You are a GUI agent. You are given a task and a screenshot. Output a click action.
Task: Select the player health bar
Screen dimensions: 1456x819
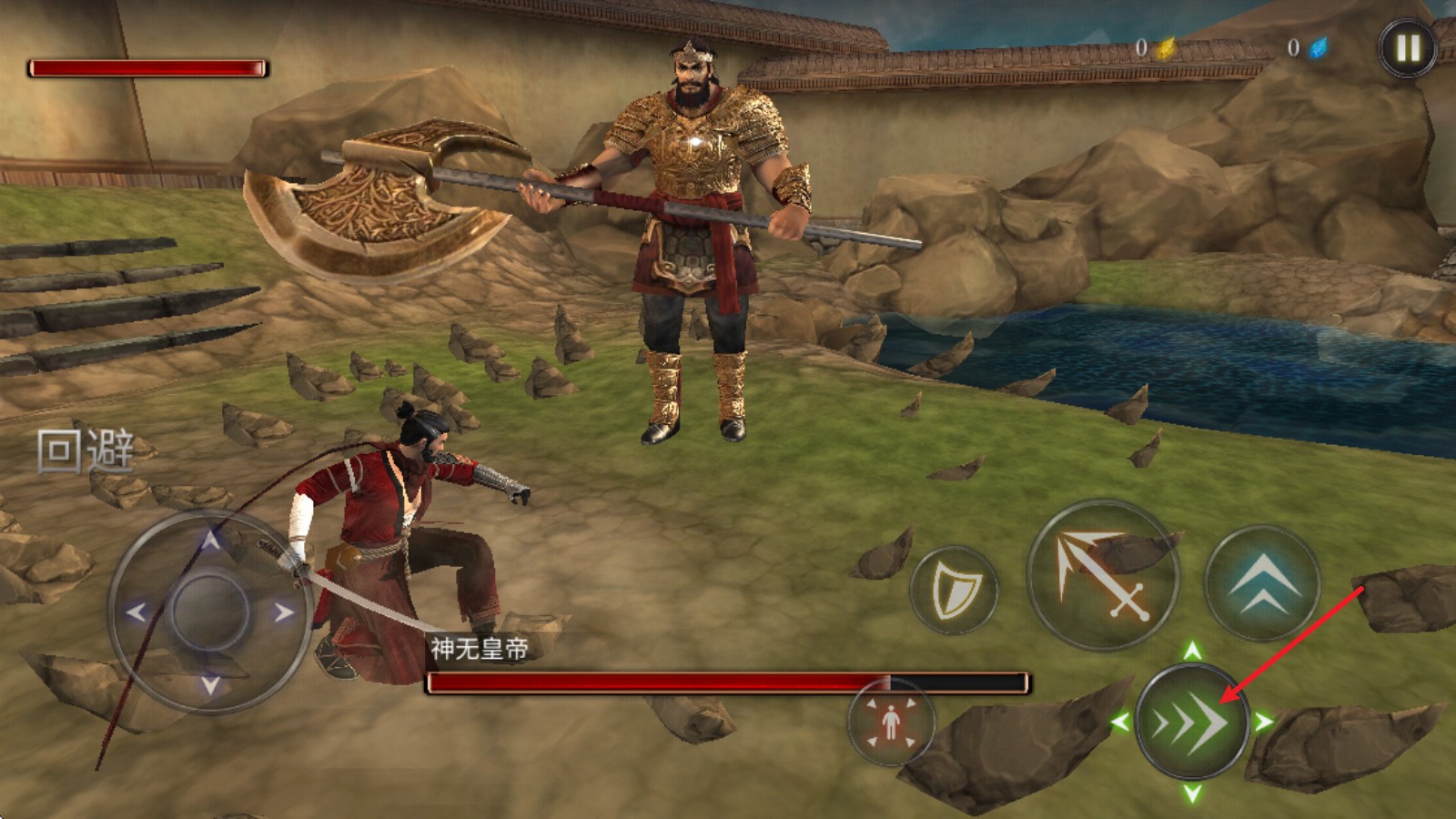tap(148, 66)
